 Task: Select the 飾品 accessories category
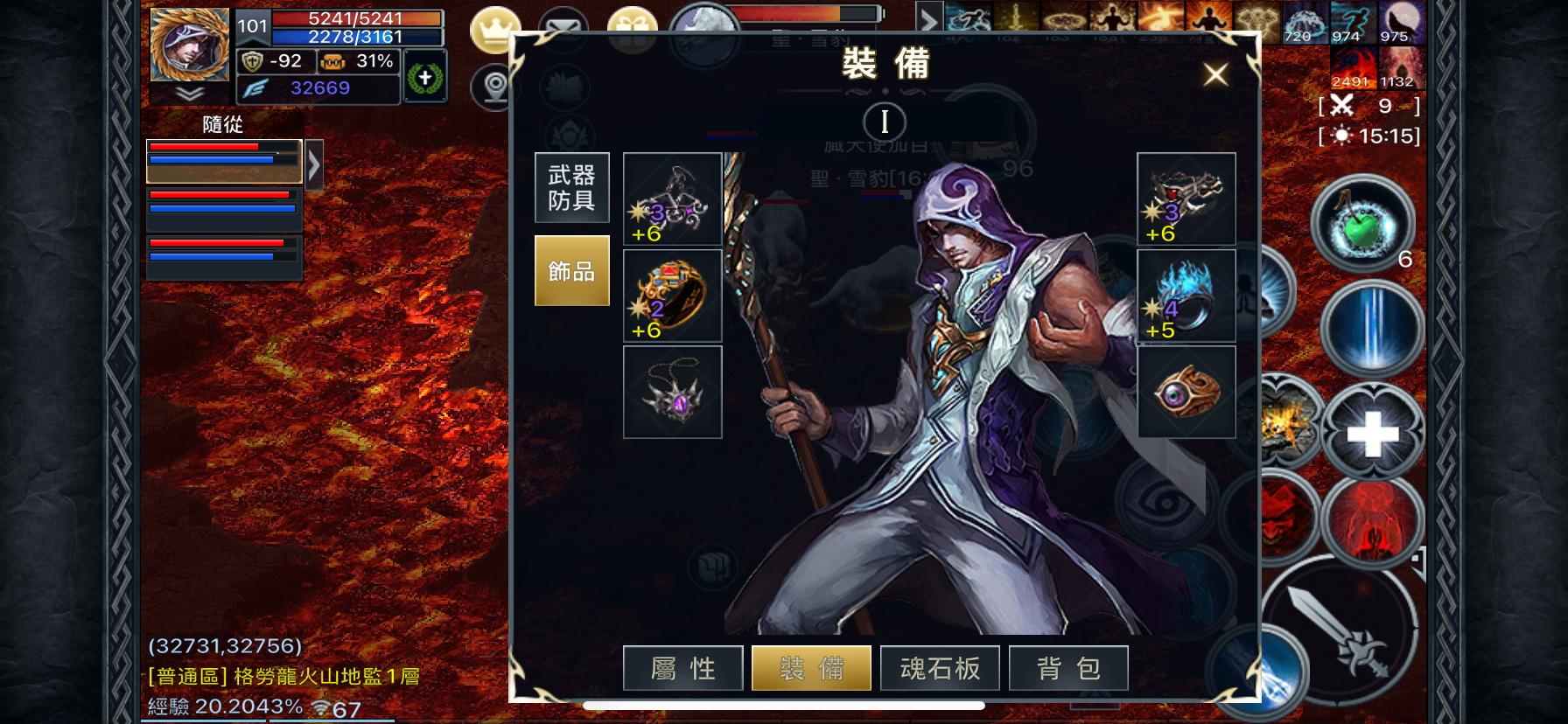pos(571,271)
